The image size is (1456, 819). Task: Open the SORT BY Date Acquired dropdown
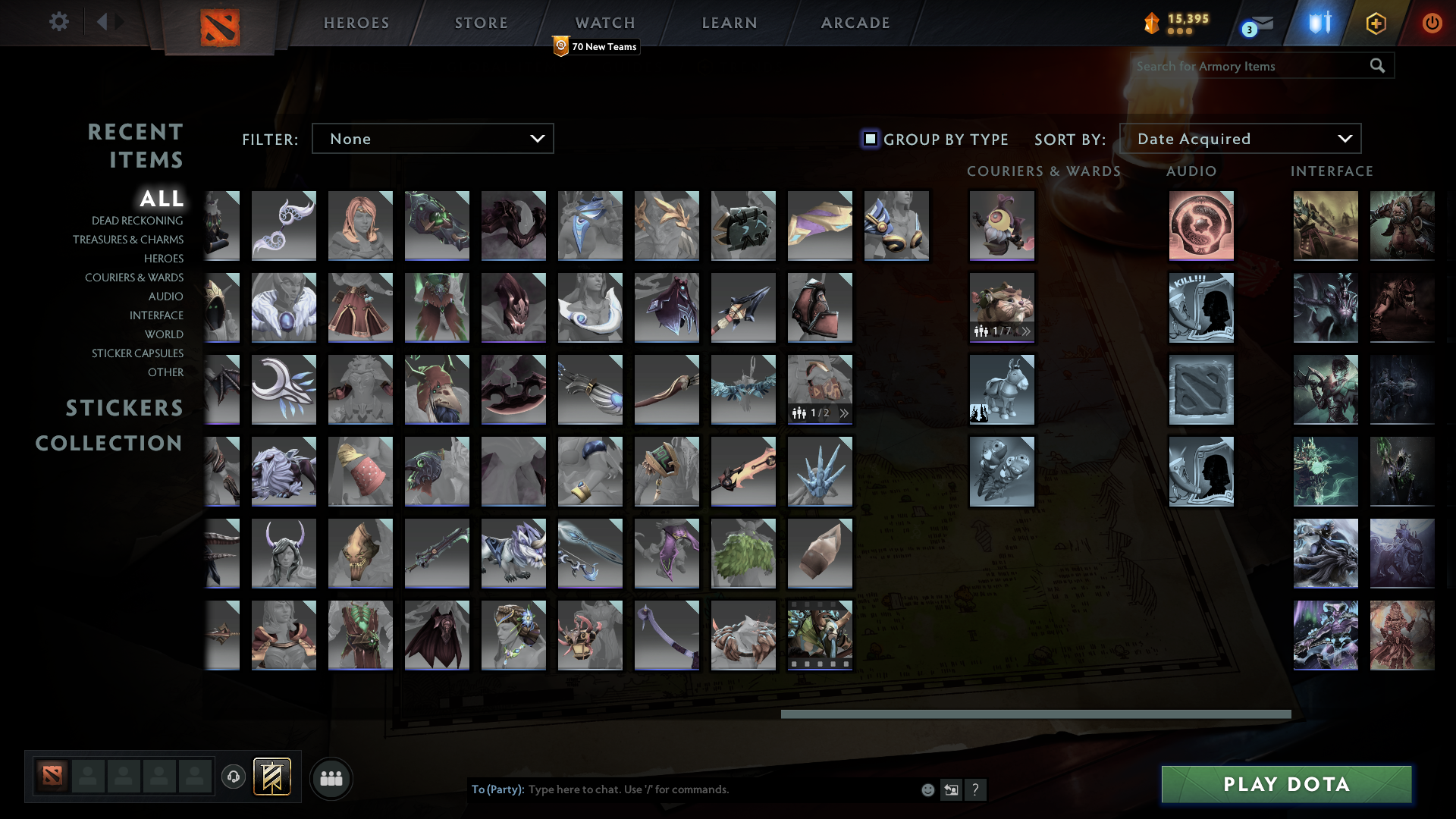point(1241,138)
